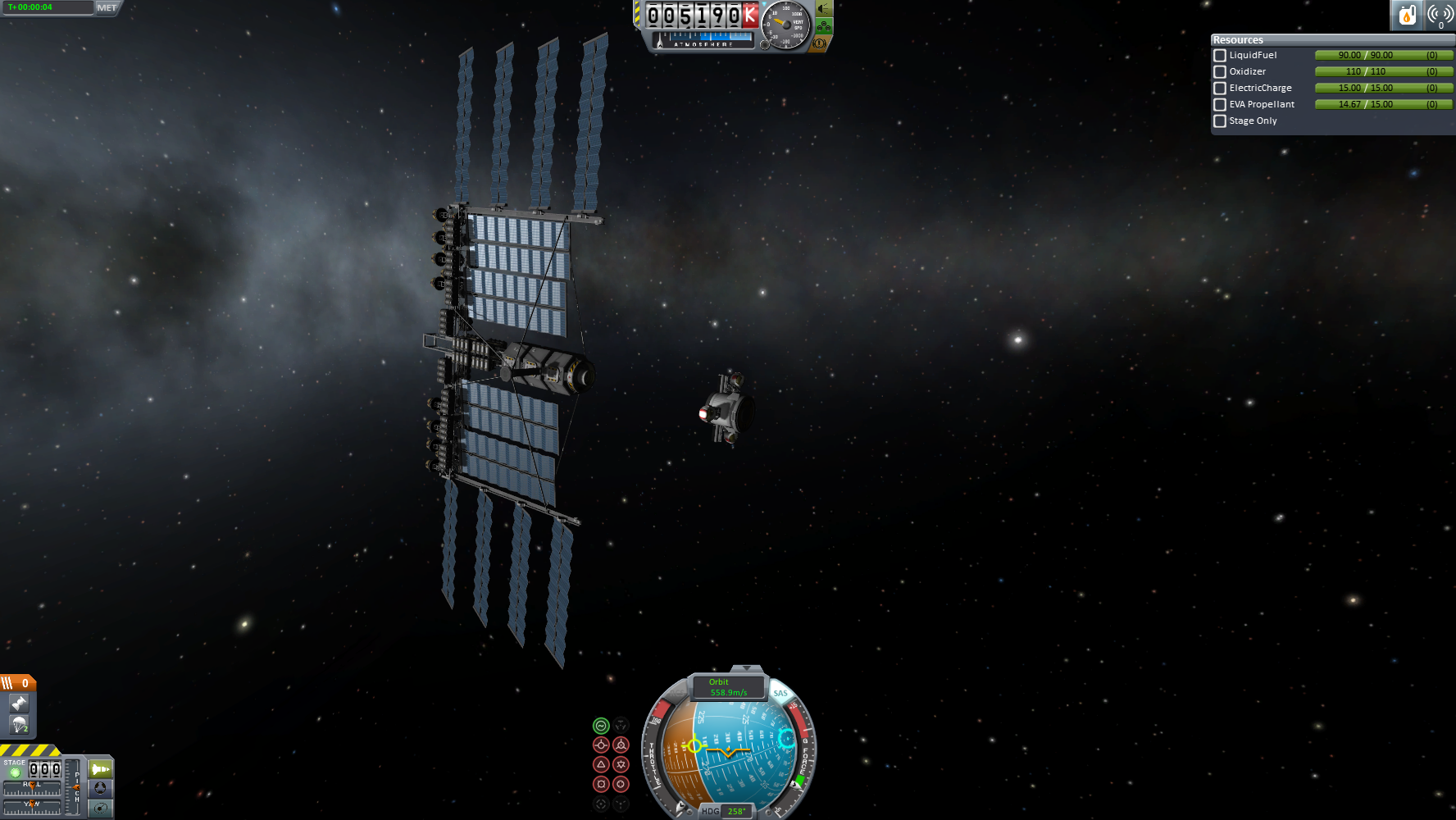Toggle the Stage Only checkbox
This screenshot has width=1456, height=820.
point(1220,121)
